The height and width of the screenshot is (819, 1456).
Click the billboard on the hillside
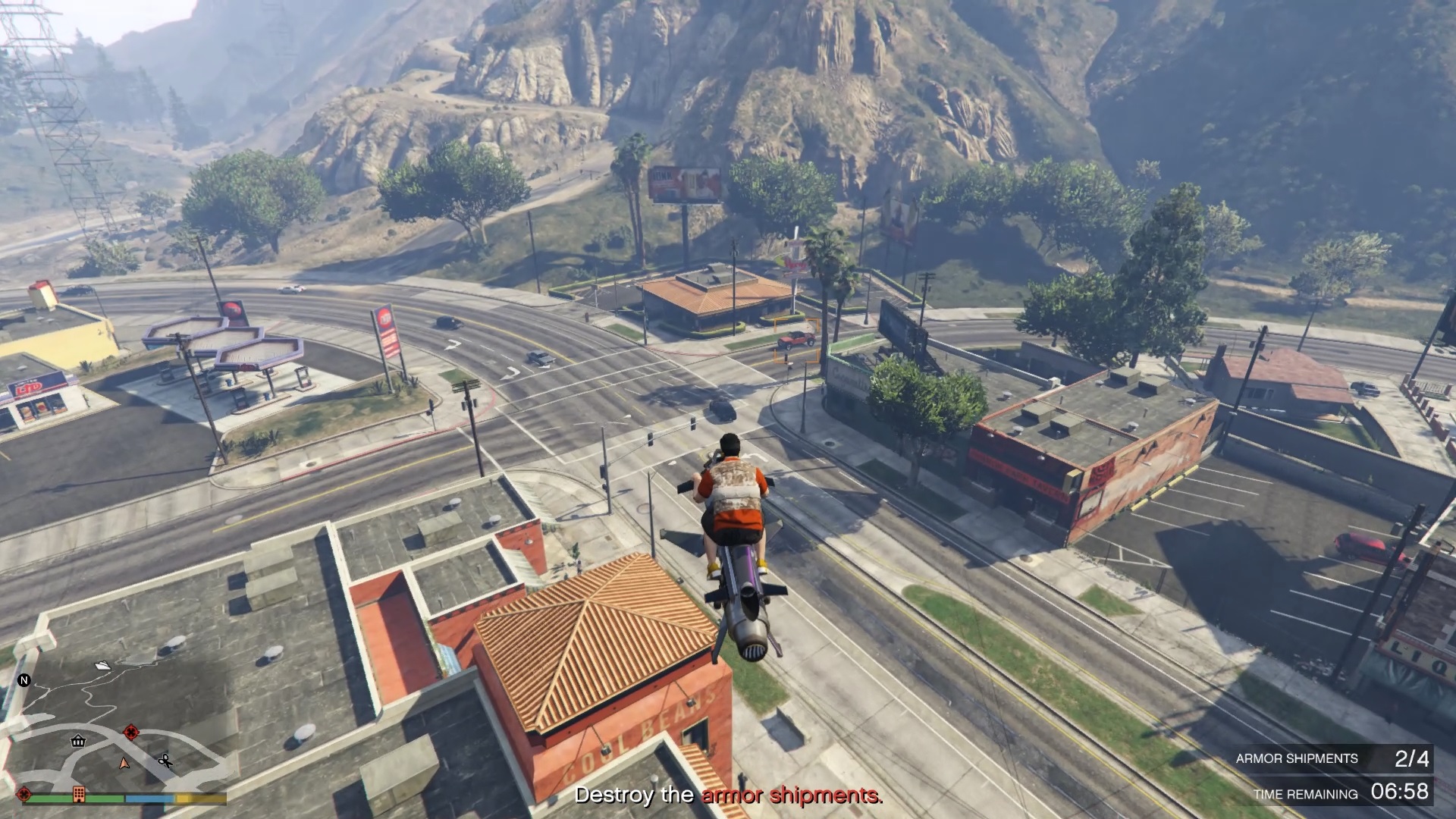(x=686, y=182)
